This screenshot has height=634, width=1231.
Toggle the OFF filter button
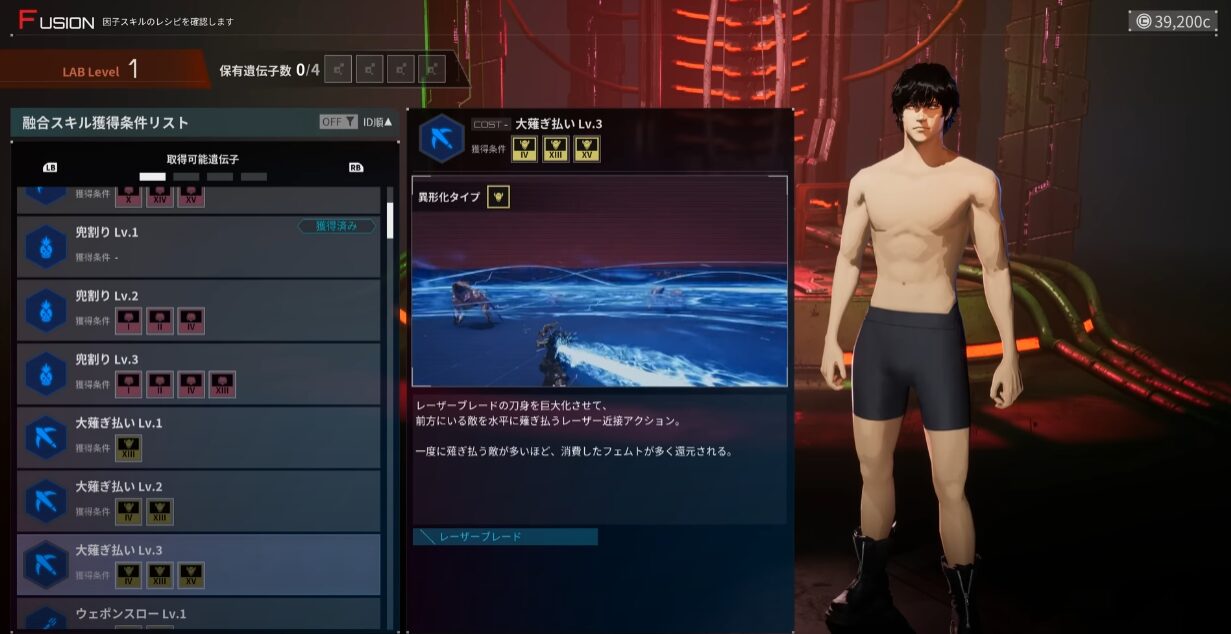coord(338,122)
